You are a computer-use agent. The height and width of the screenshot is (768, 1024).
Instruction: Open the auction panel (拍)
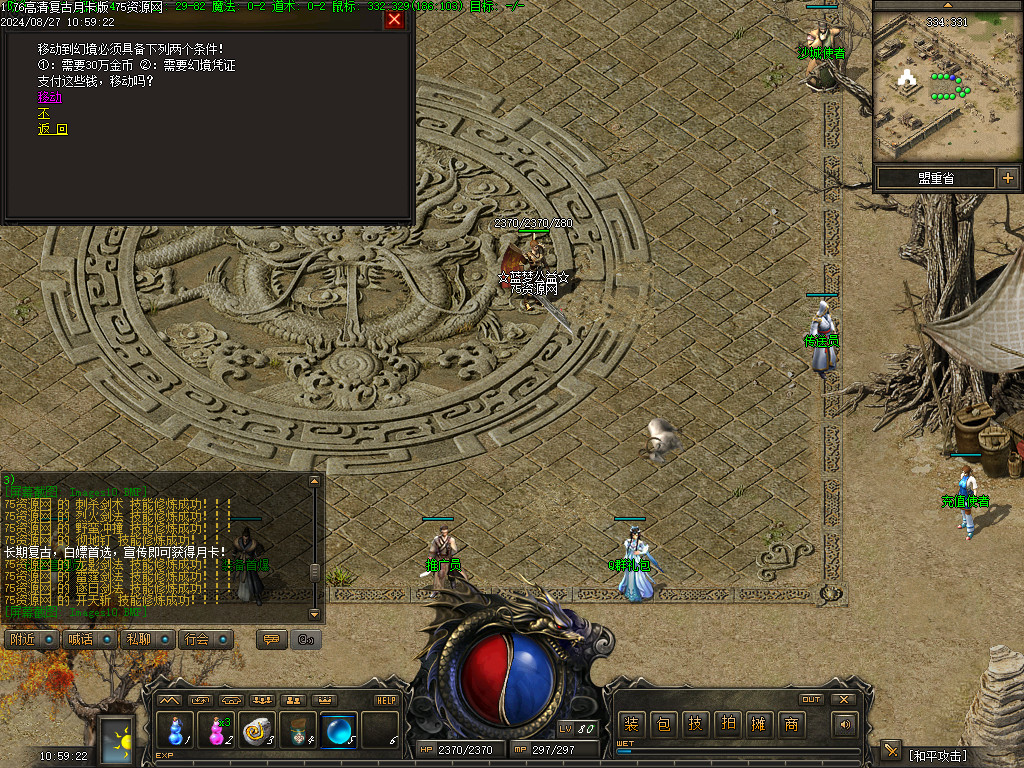click(727, 724)
